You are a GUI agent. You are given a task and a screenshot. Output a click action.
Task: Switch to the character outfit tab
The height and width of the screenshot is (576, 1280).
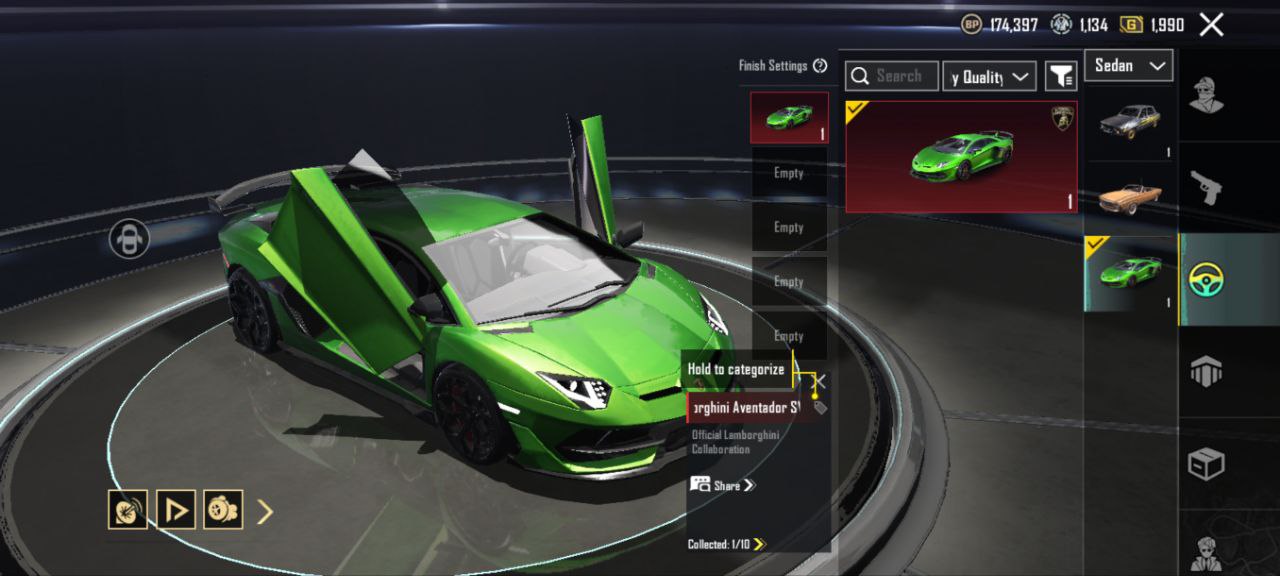[1207, 95]
